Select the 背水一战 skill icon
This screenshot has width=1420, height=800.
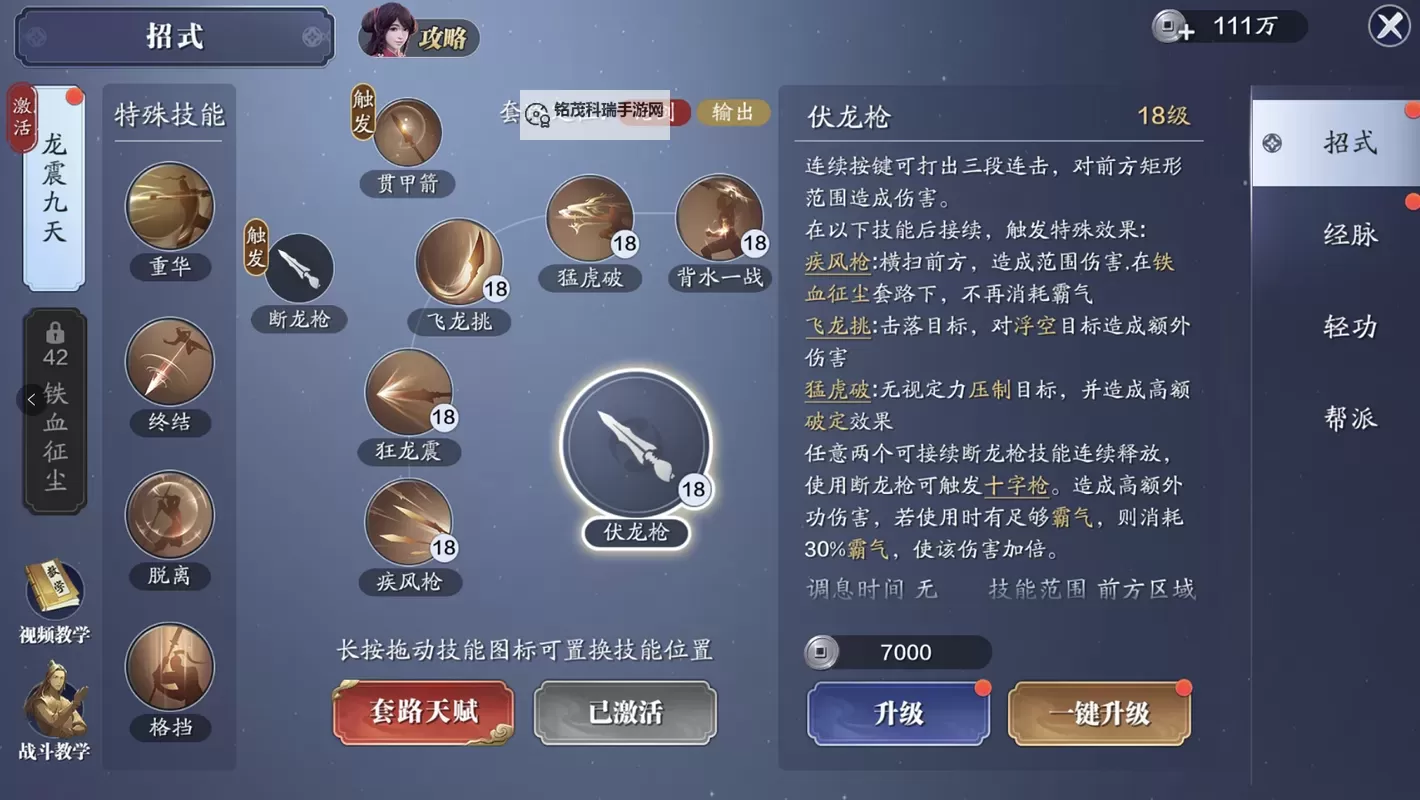720,218
